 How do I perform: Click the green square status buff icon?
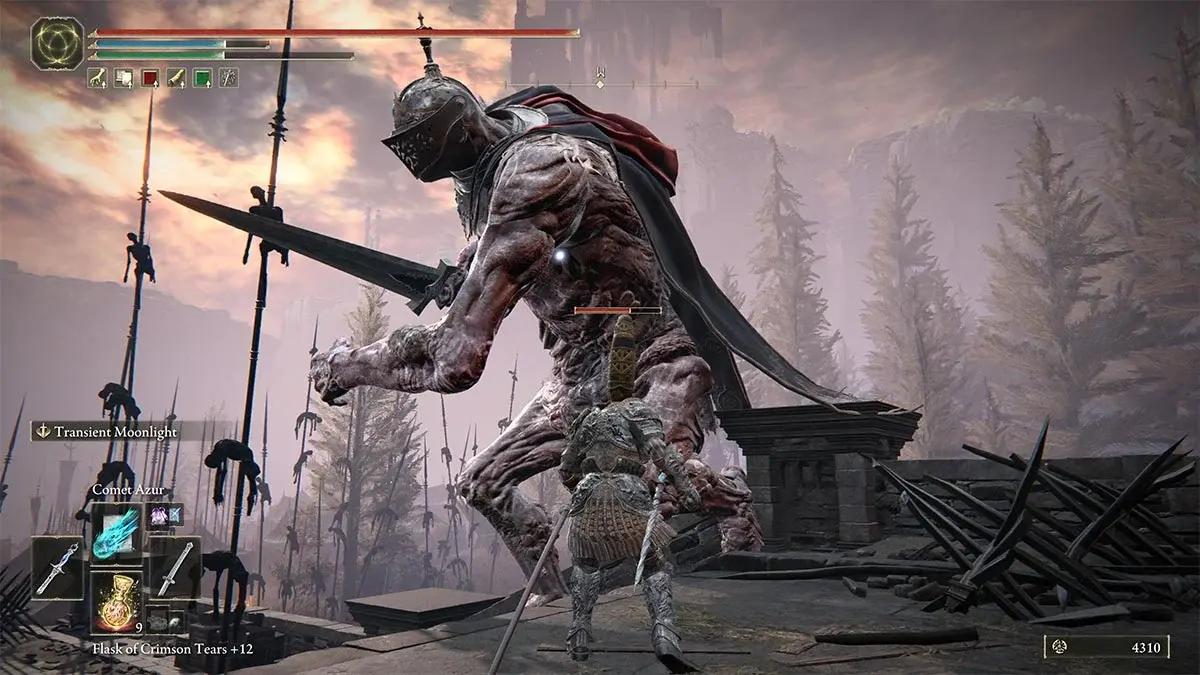(x=202, y=77)
